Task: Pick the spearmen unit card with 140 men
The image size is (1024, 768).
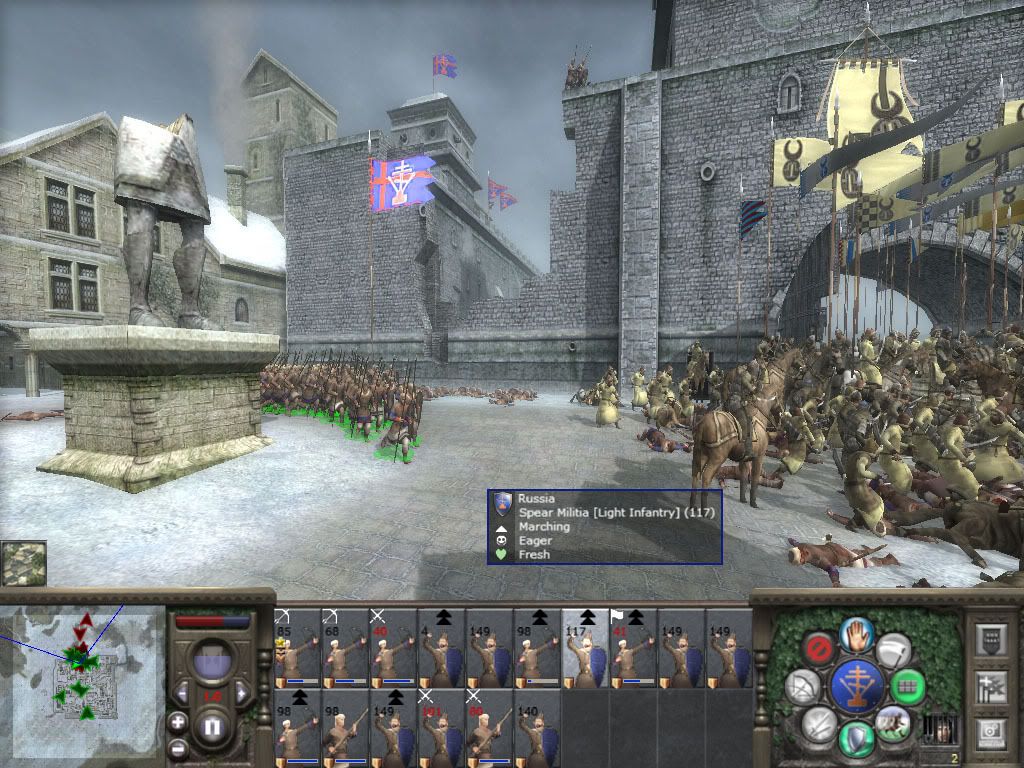Action: click(x=537, y=727)
